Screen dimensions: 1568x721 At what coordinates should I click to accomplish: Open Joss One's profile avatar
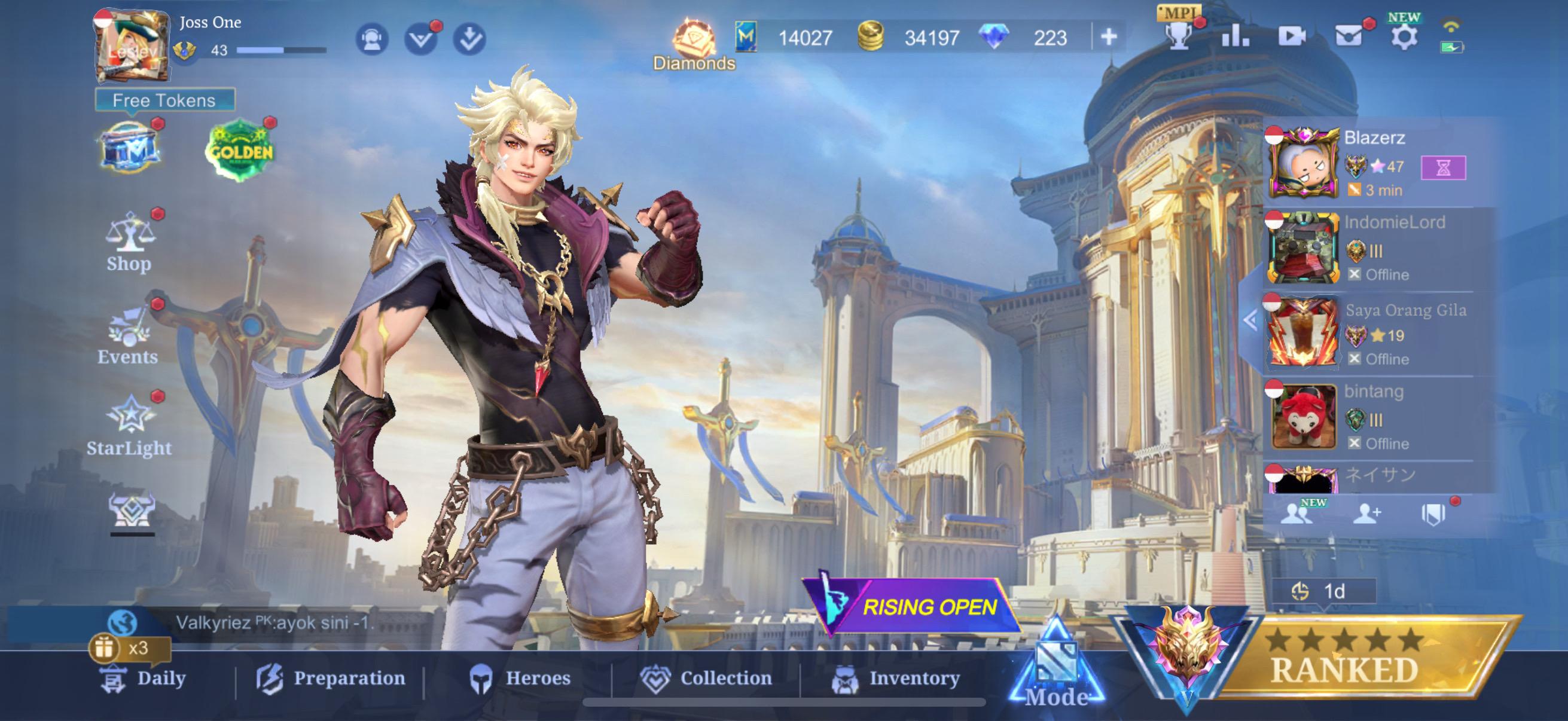(133, 47)
